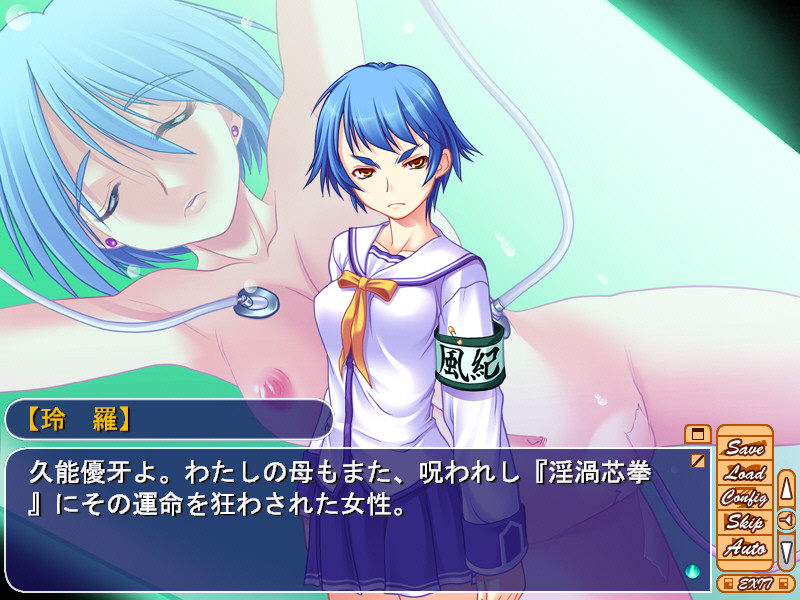The height and width of the screenshot is (600, 800).
Task: Open the Config settings
Action: pos(744,497)
